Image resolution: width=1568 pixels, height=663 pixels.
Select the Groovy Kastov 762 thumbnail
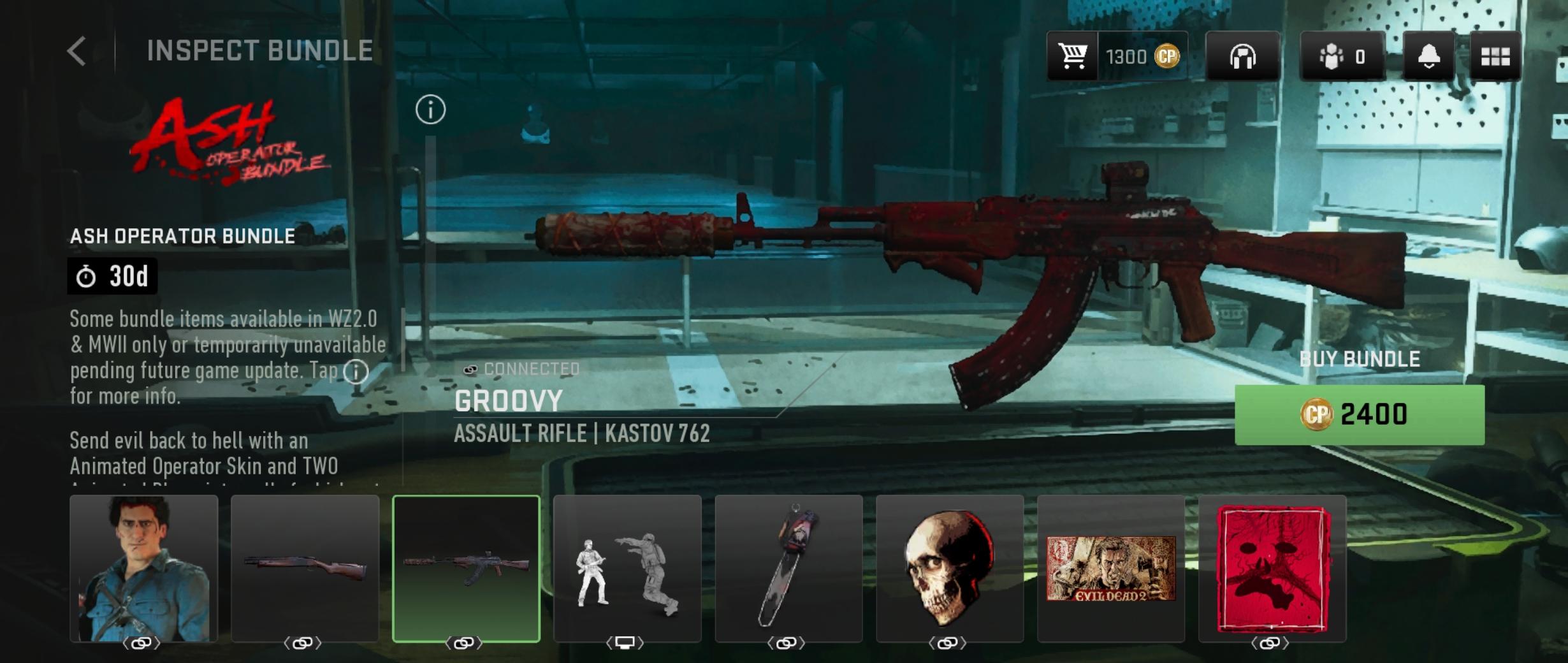click(466, 568)
